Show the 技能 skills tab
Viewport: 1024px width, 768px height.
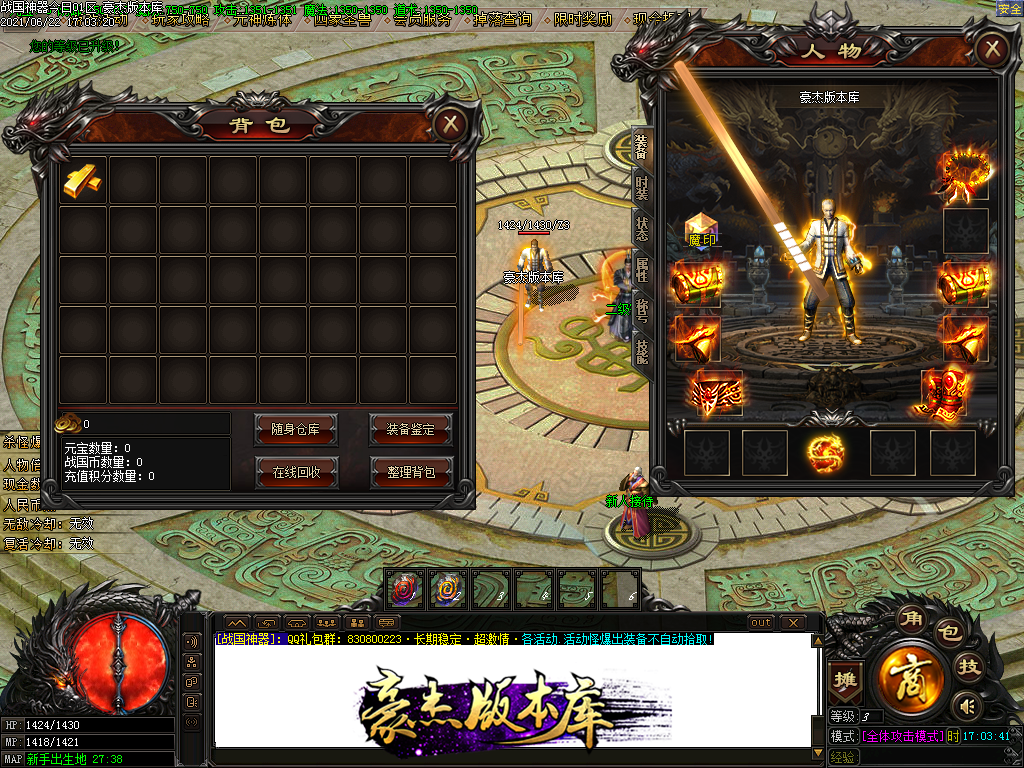642,349
